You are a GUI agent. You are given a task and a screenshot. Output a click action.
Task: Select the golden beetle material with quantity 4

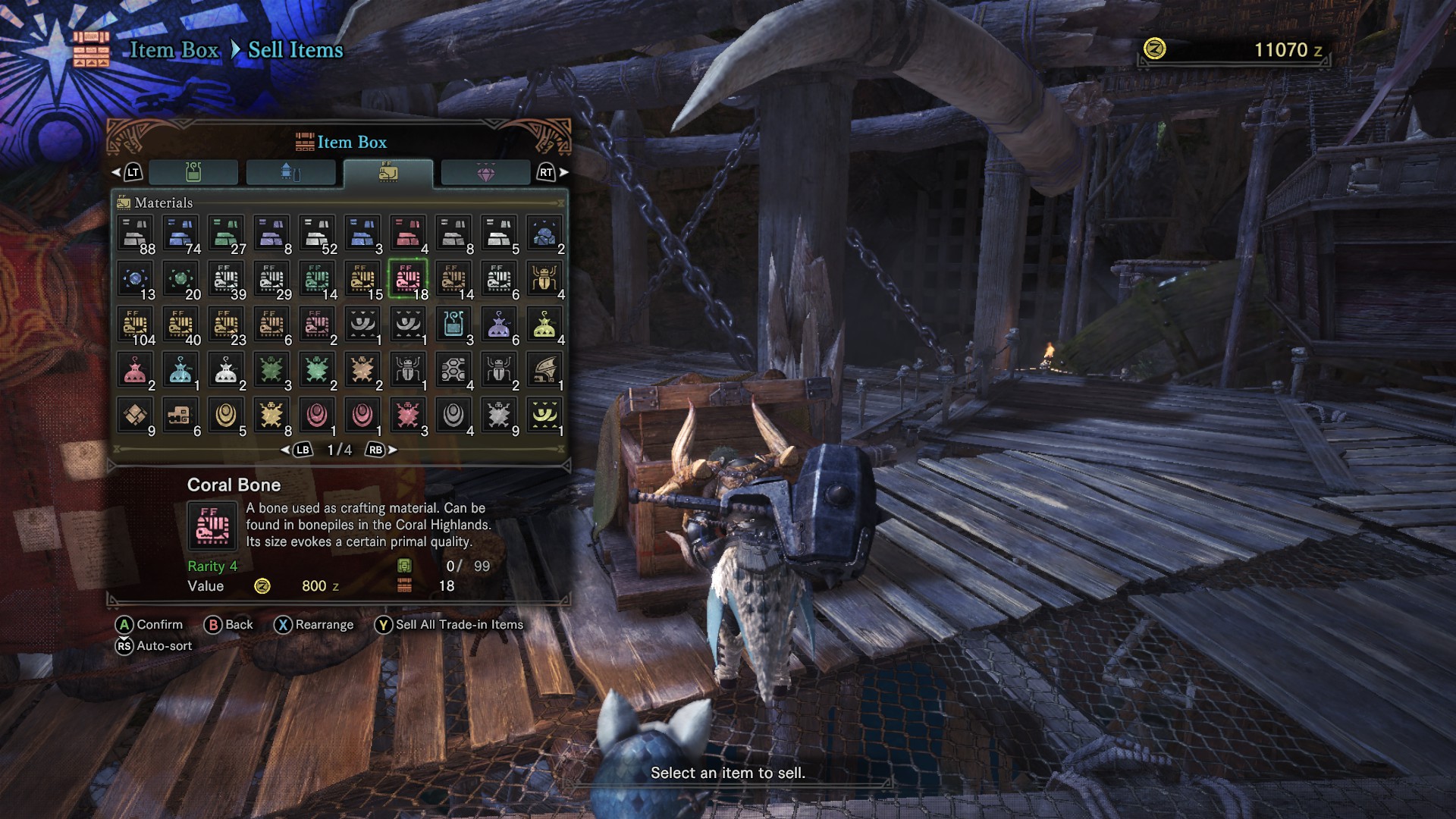(544, 279)
